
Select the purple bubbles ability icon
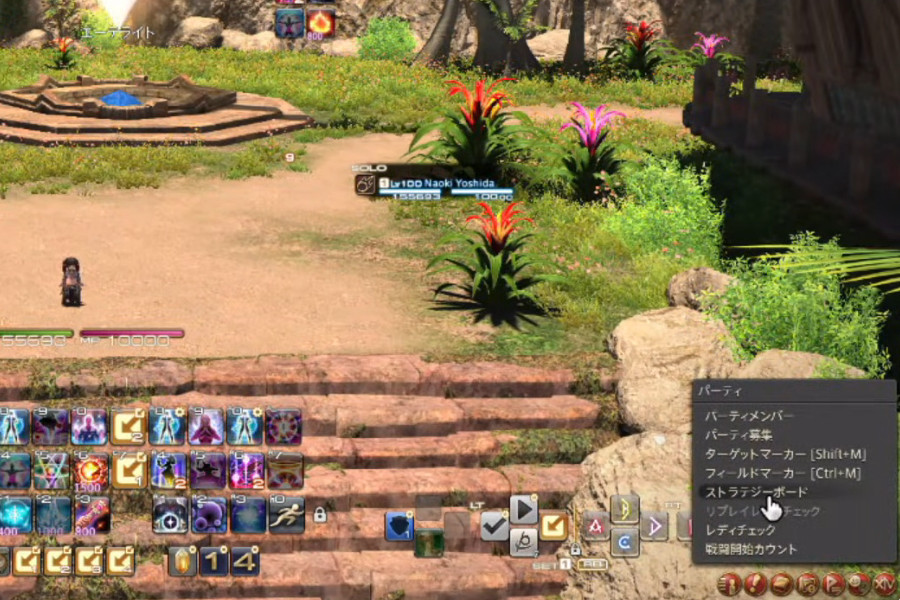(209, 515)
